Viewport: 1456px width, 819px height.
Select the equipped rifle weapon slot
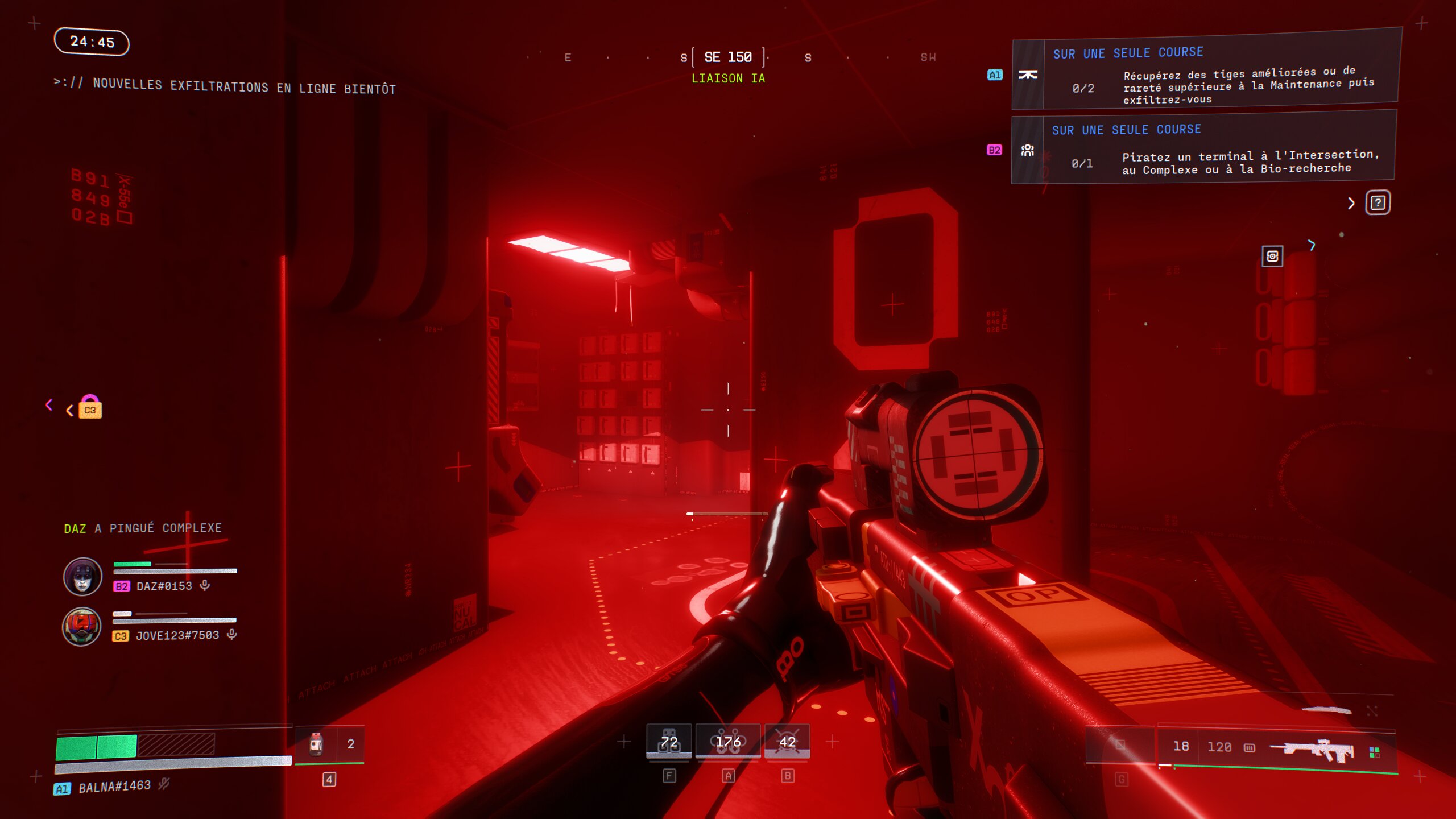point(1277,747)
